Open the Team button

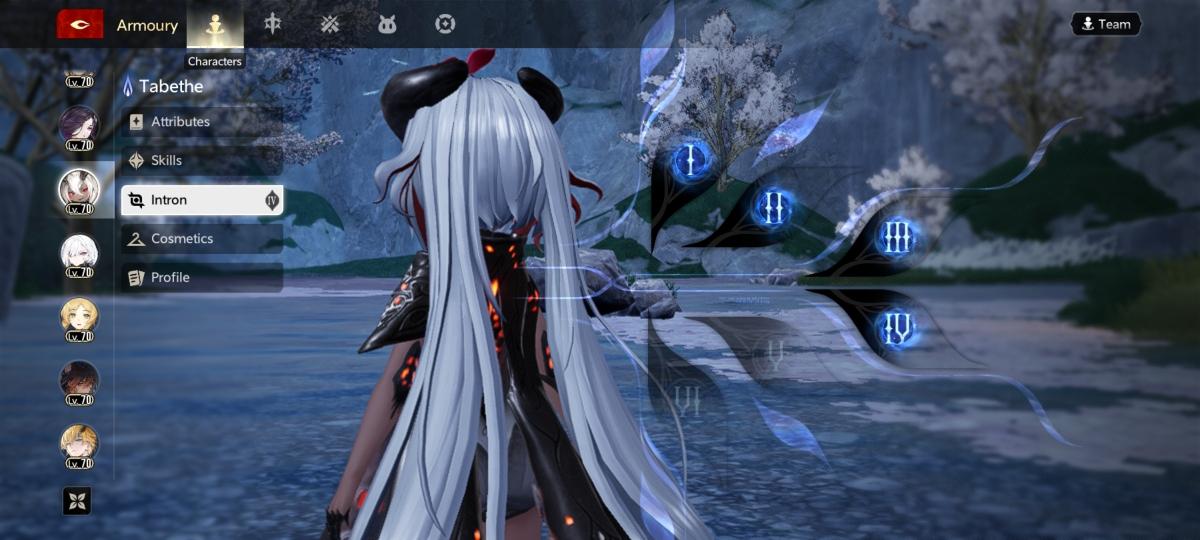coord(1105,24)
